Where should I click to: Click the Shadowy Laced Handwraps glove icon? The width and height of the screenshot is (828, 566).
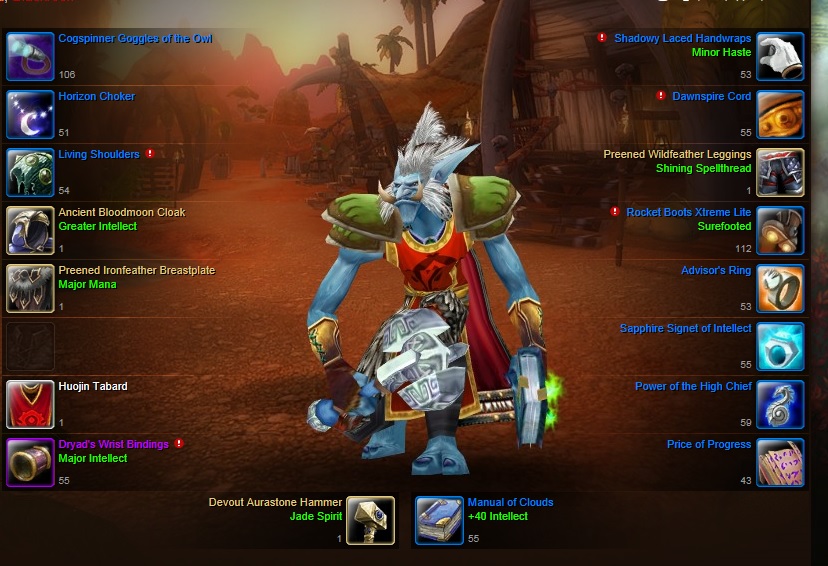click(x=780, y=56)
